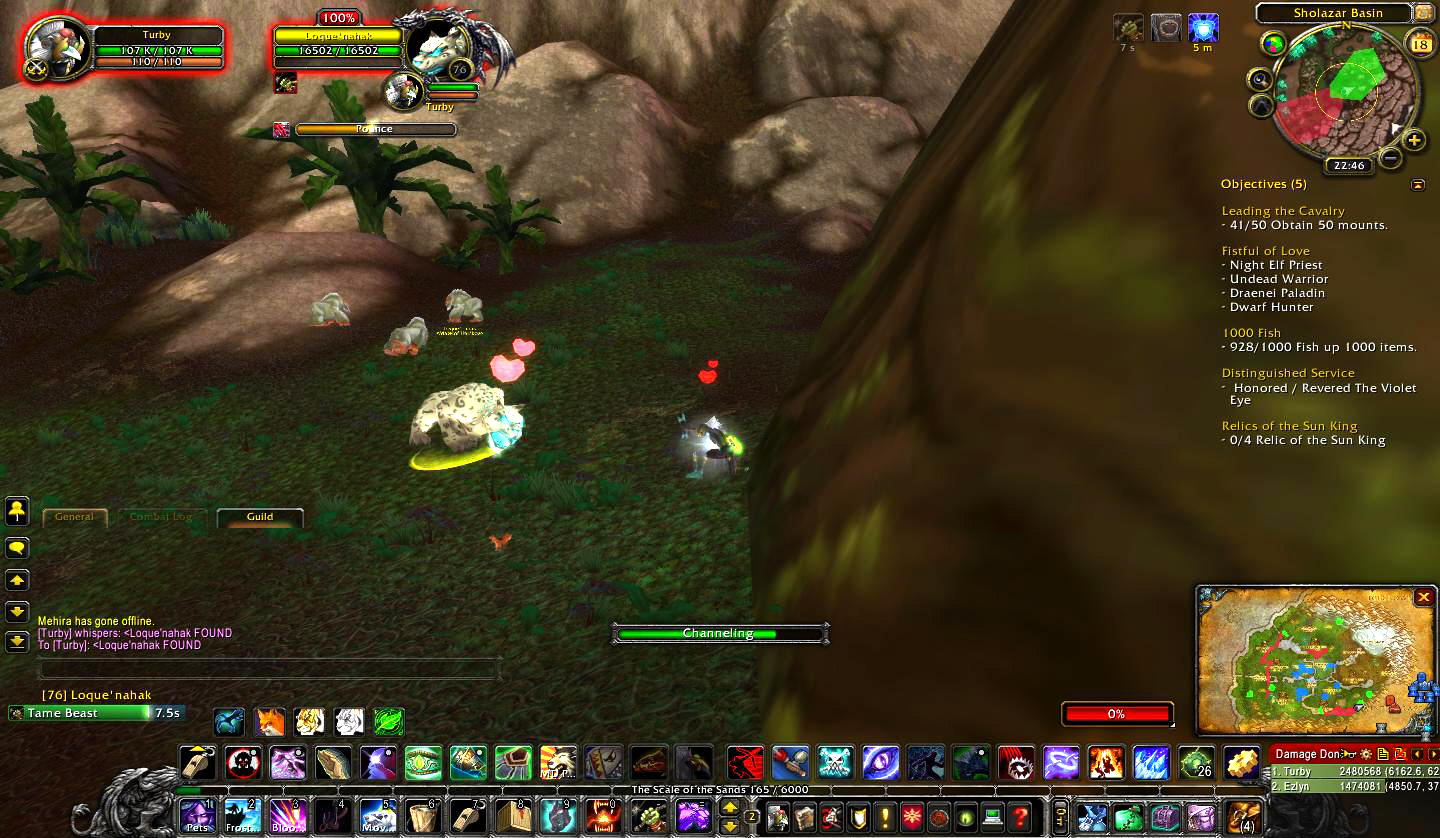Select the Leading the Cavalry objective

[1283, 211]
